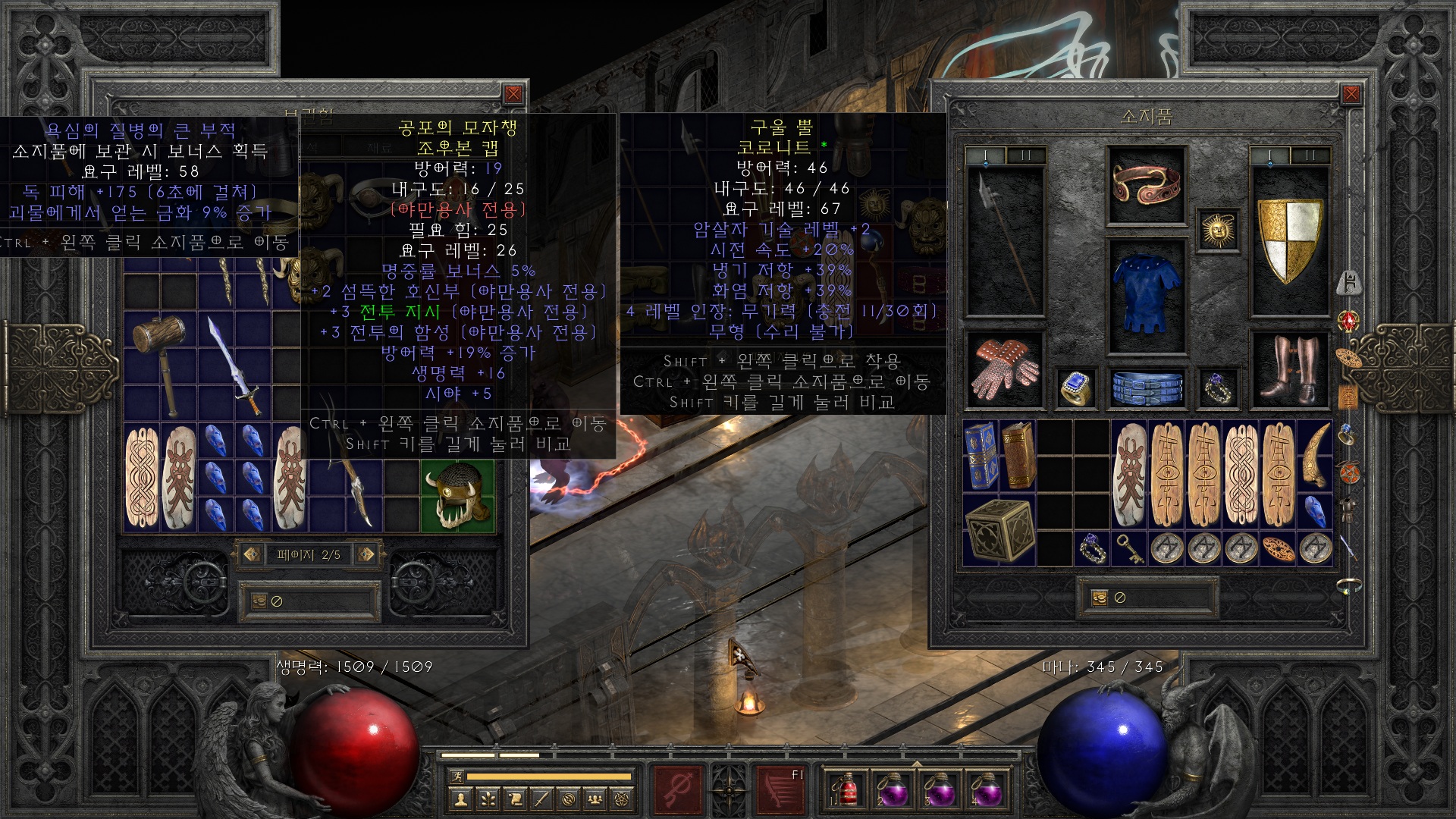This screenshot has height=819, width=1456.
Task: Close the stash panel
Action: click(x=513, y=94)
